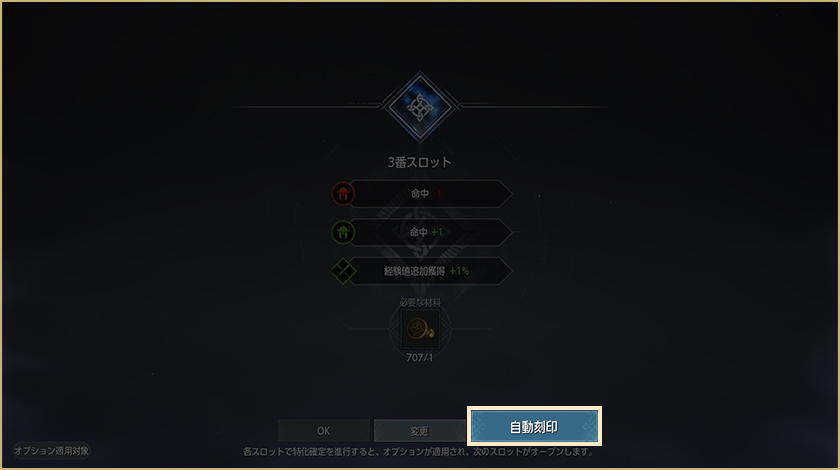The height and width of the screenshot is (470, 840).
Task: Select the red 命中 -1 option row
Action: click(422, 194)
